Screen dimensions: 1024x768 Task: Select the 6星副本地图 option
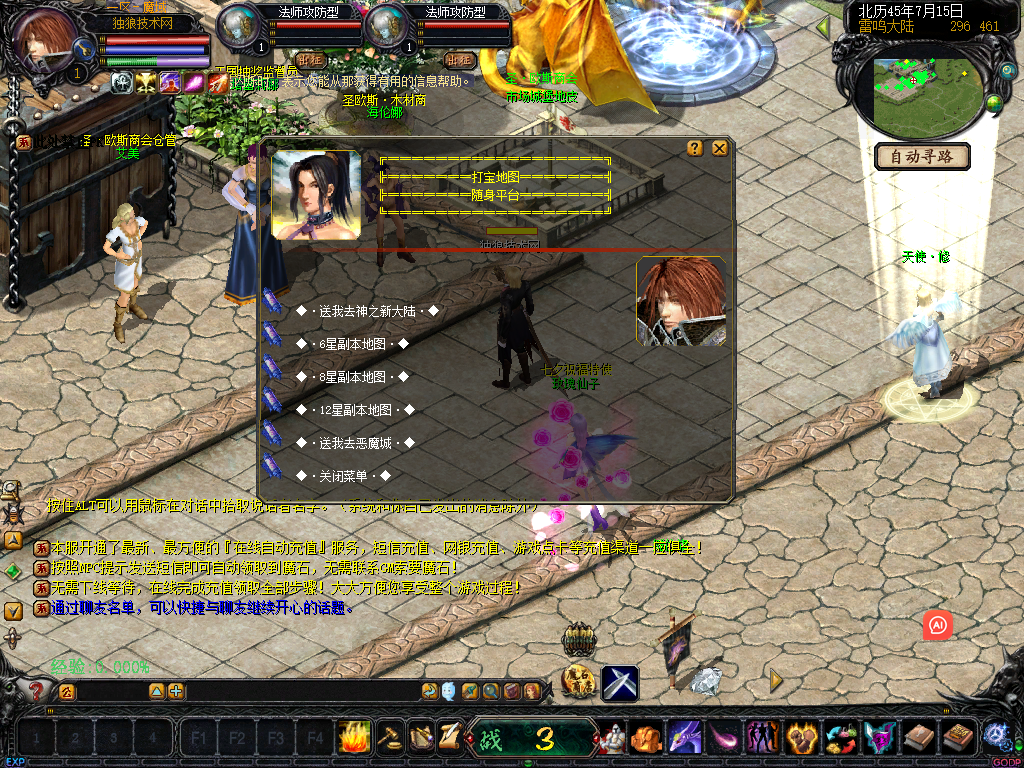coord(352,344)
